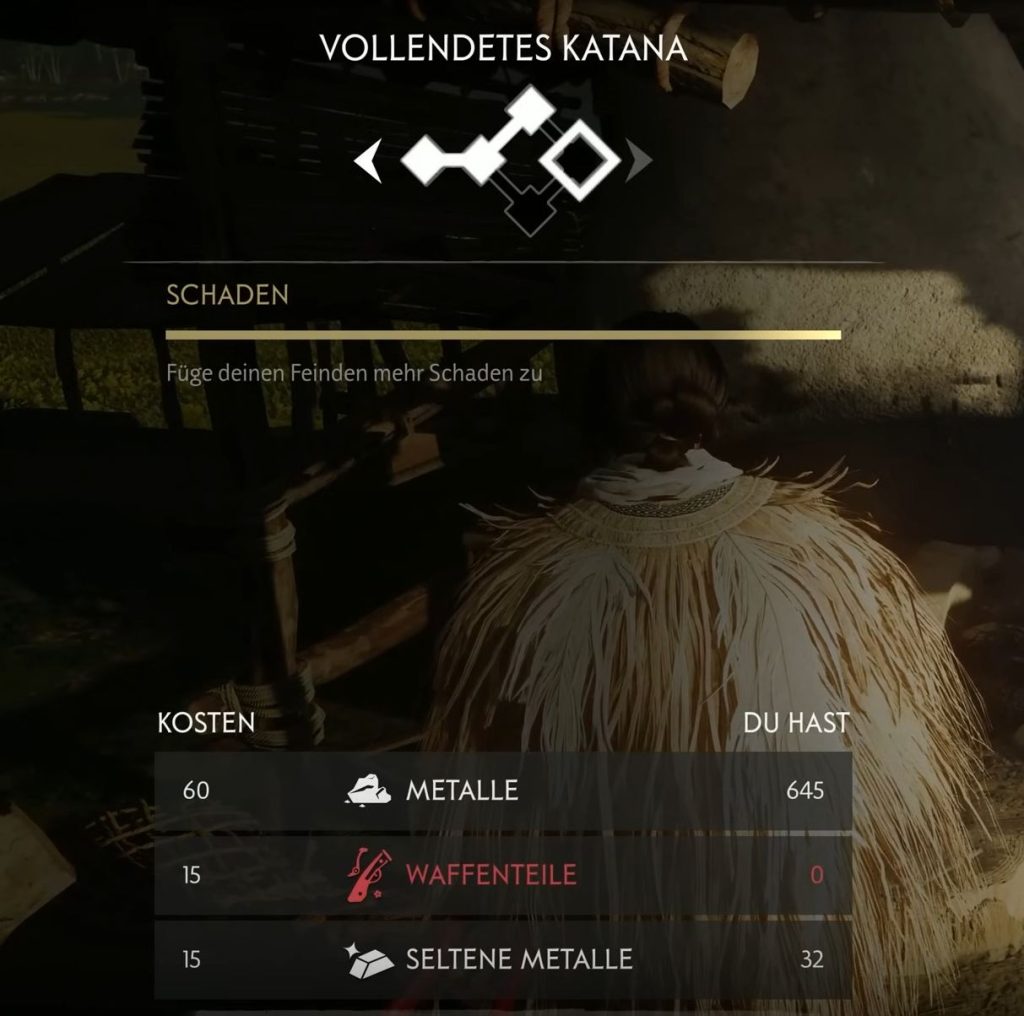Screen dimensions: 1024x1016
Task: Select the topmost filled diamond upgrade node
Action: pyautogui.click(x=532, y=109)
